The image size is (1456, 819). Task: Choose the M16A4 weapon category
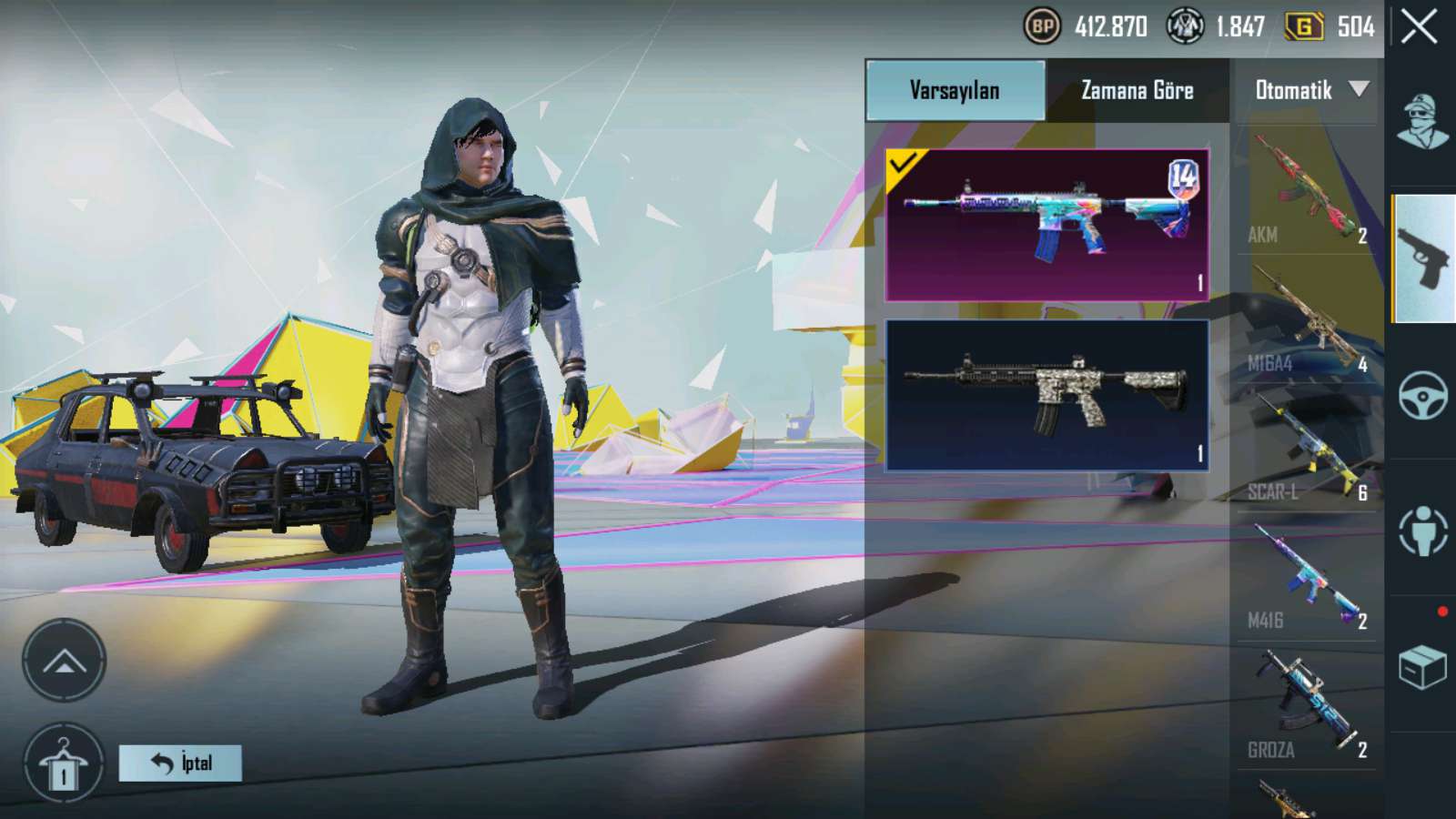(1307, 320)
